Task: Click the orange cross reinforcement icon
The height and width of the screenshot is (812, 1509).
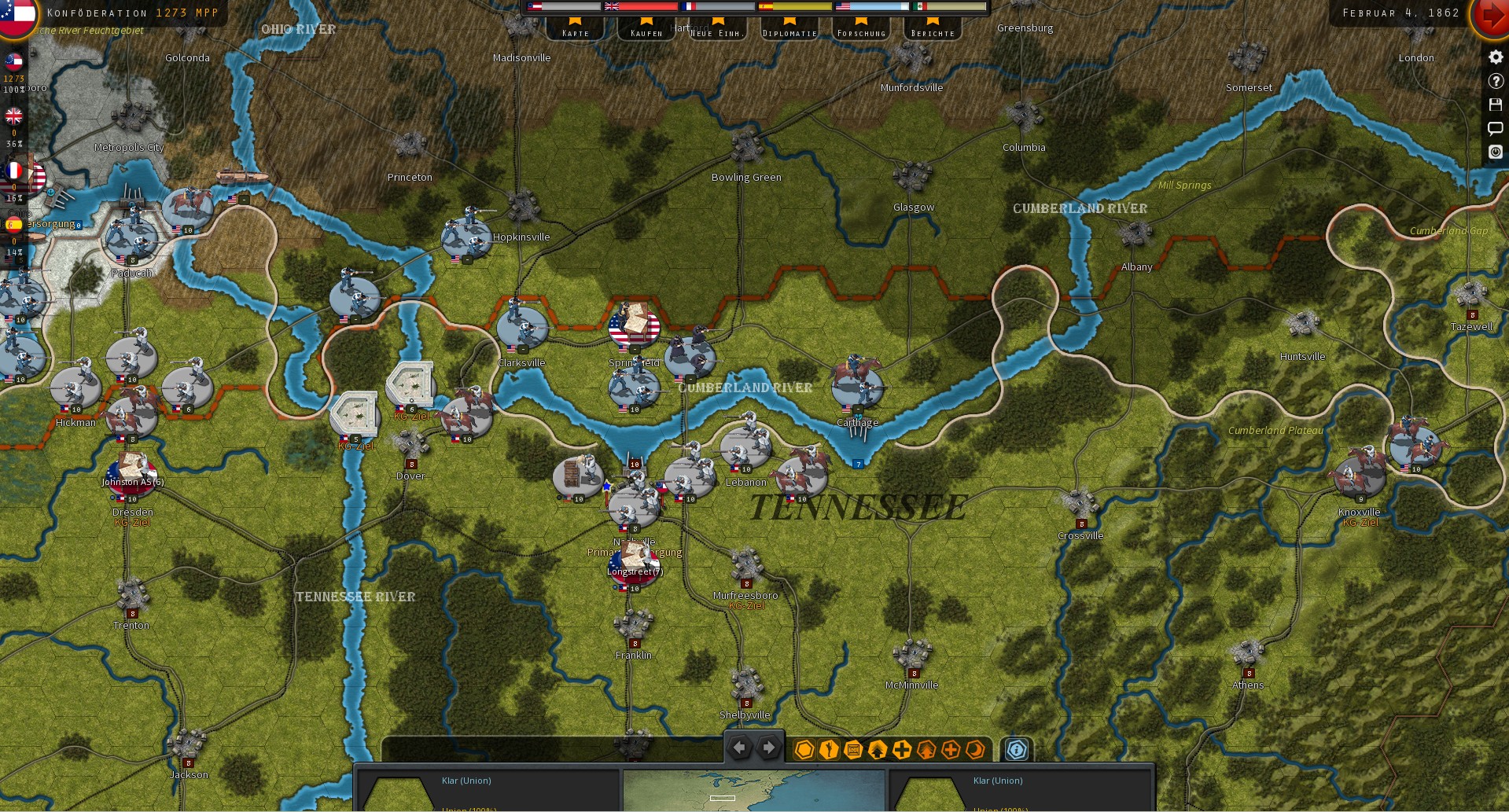Action: [x=948, y=751]
